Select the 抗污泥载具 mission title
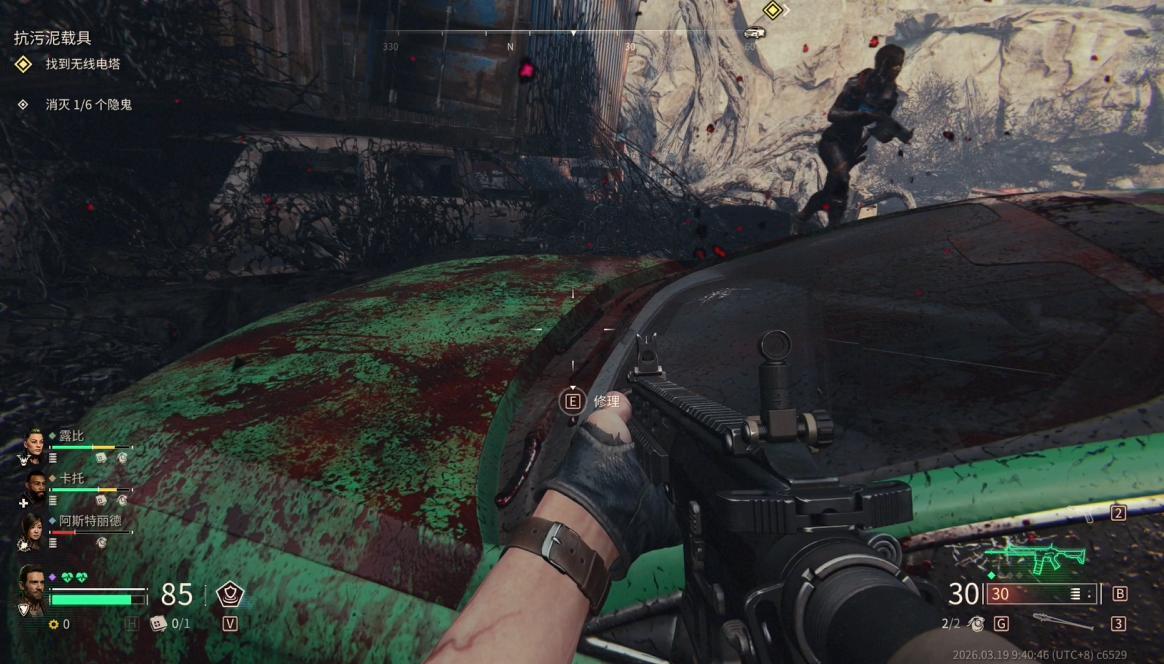 click(52, 38)
